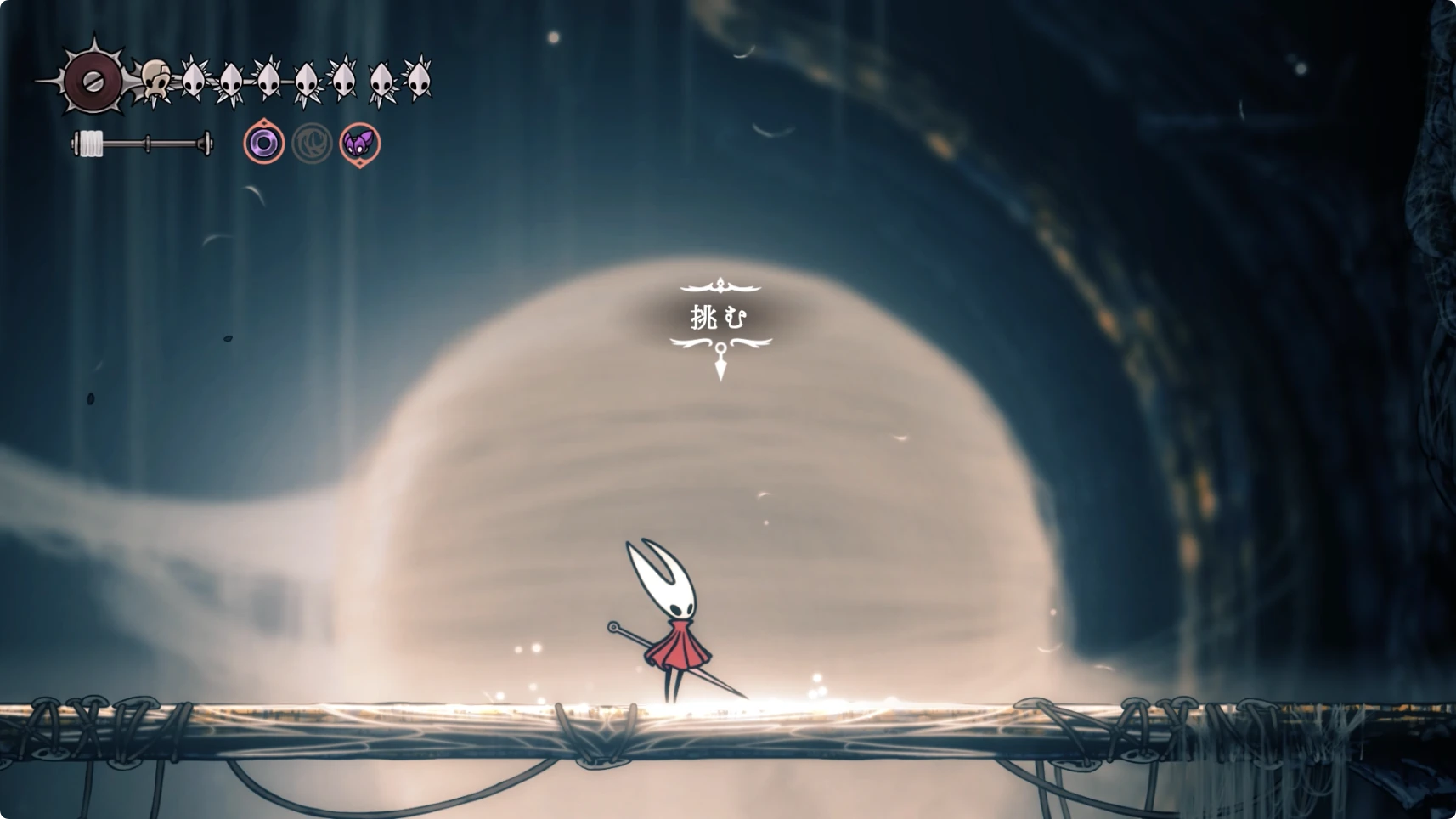Select the greyed-out swirl tool icon
The width and height of the screenshot is (1456, 819).
click(312, 144)
